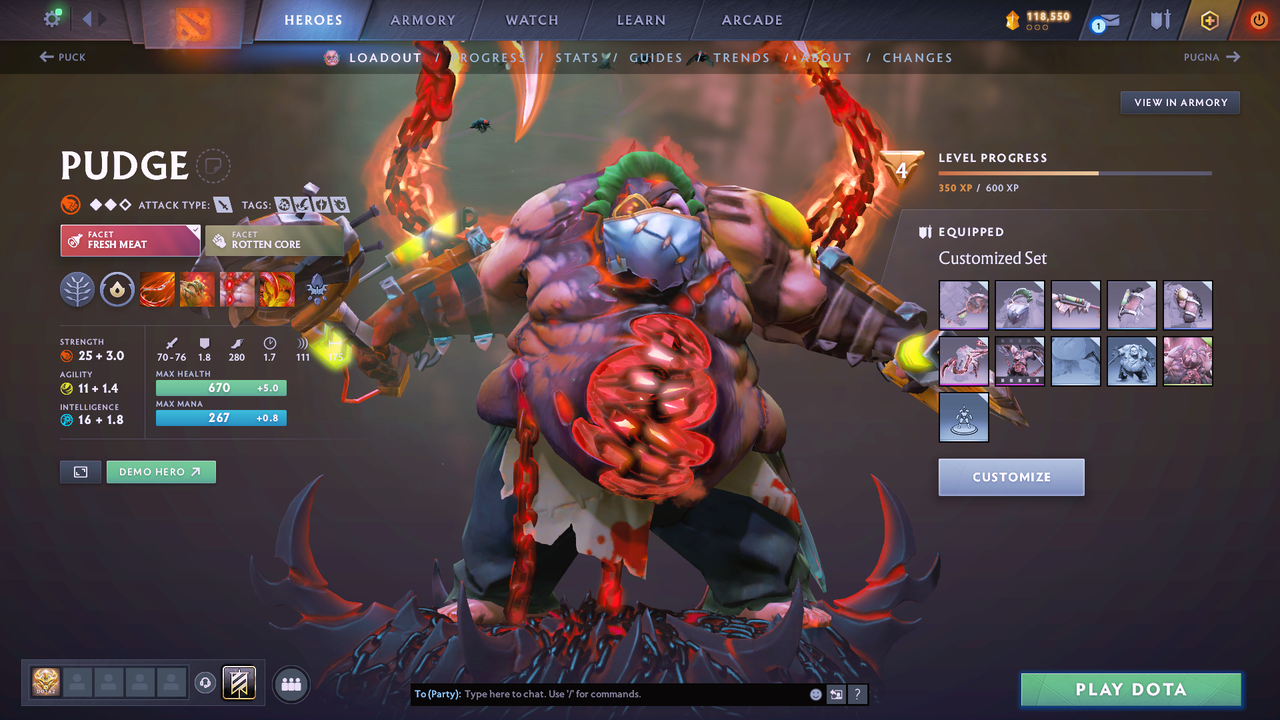Viewport: 1280px width, 720px height.
Task: Expand the Pugna hero dropdown on the right
Action: pyautogui.click(x=1211, y=57)
